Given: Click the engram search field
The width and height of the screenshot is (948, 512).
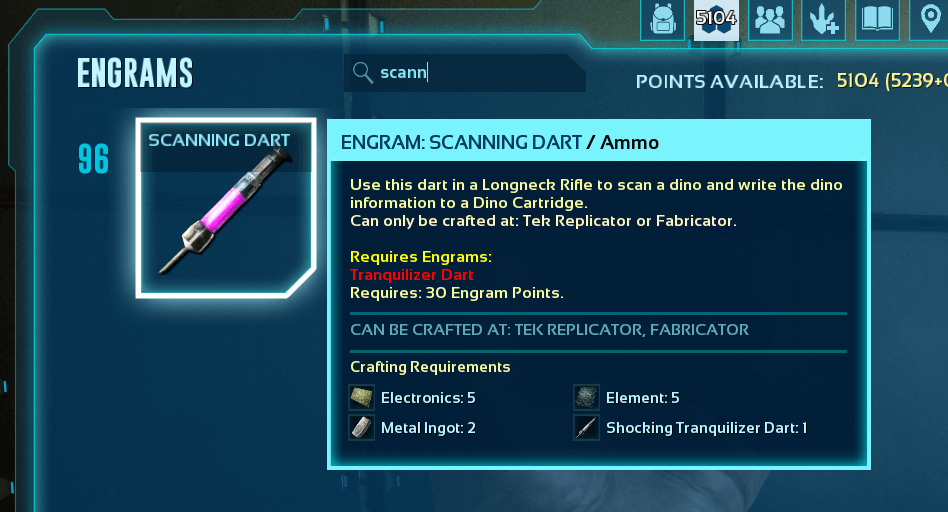Looking at the screenshot, I should pyautogui.click(x=470, y=73).
